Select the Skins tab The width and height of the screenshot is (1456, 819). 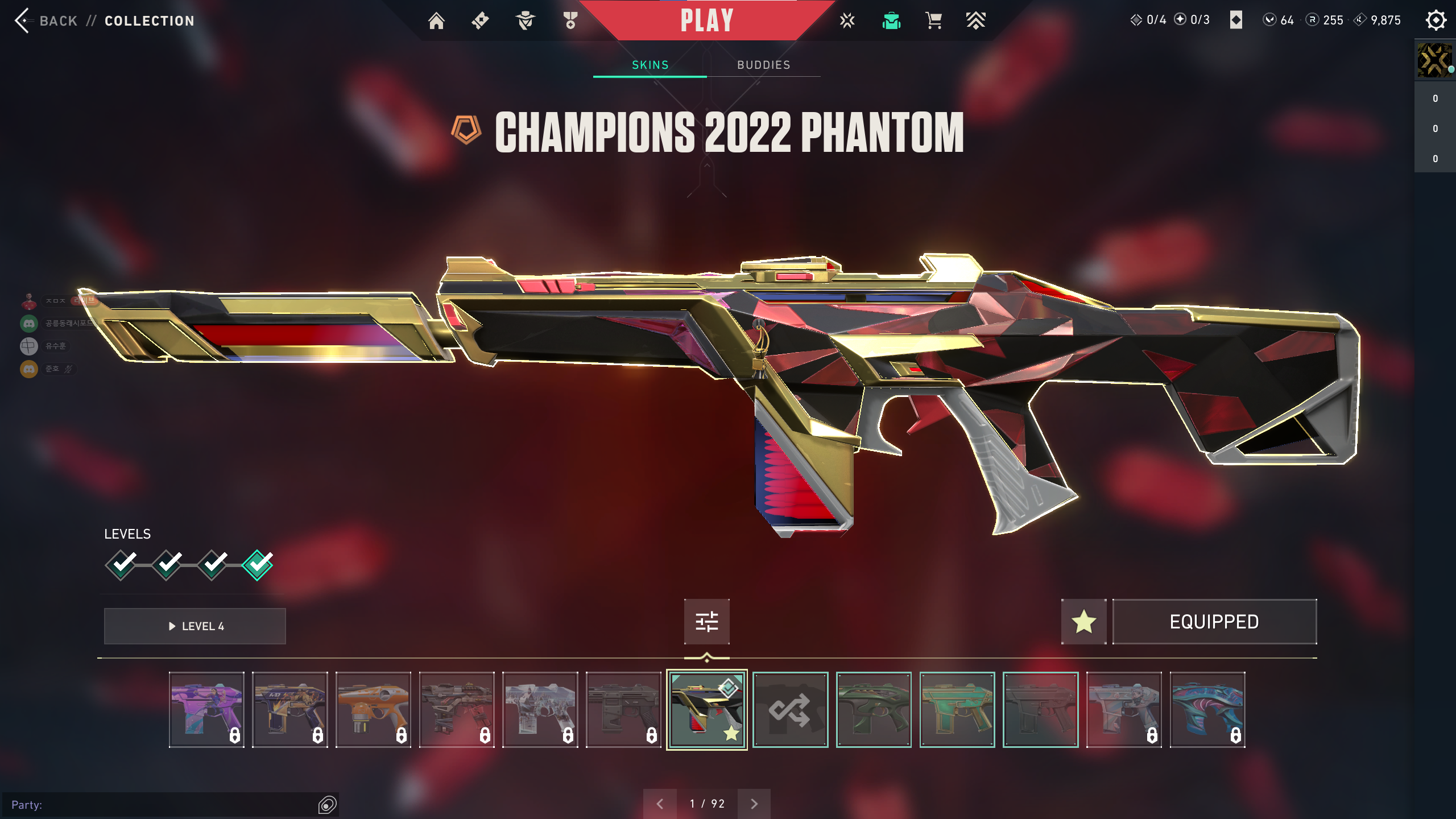(x=650, y=65)
